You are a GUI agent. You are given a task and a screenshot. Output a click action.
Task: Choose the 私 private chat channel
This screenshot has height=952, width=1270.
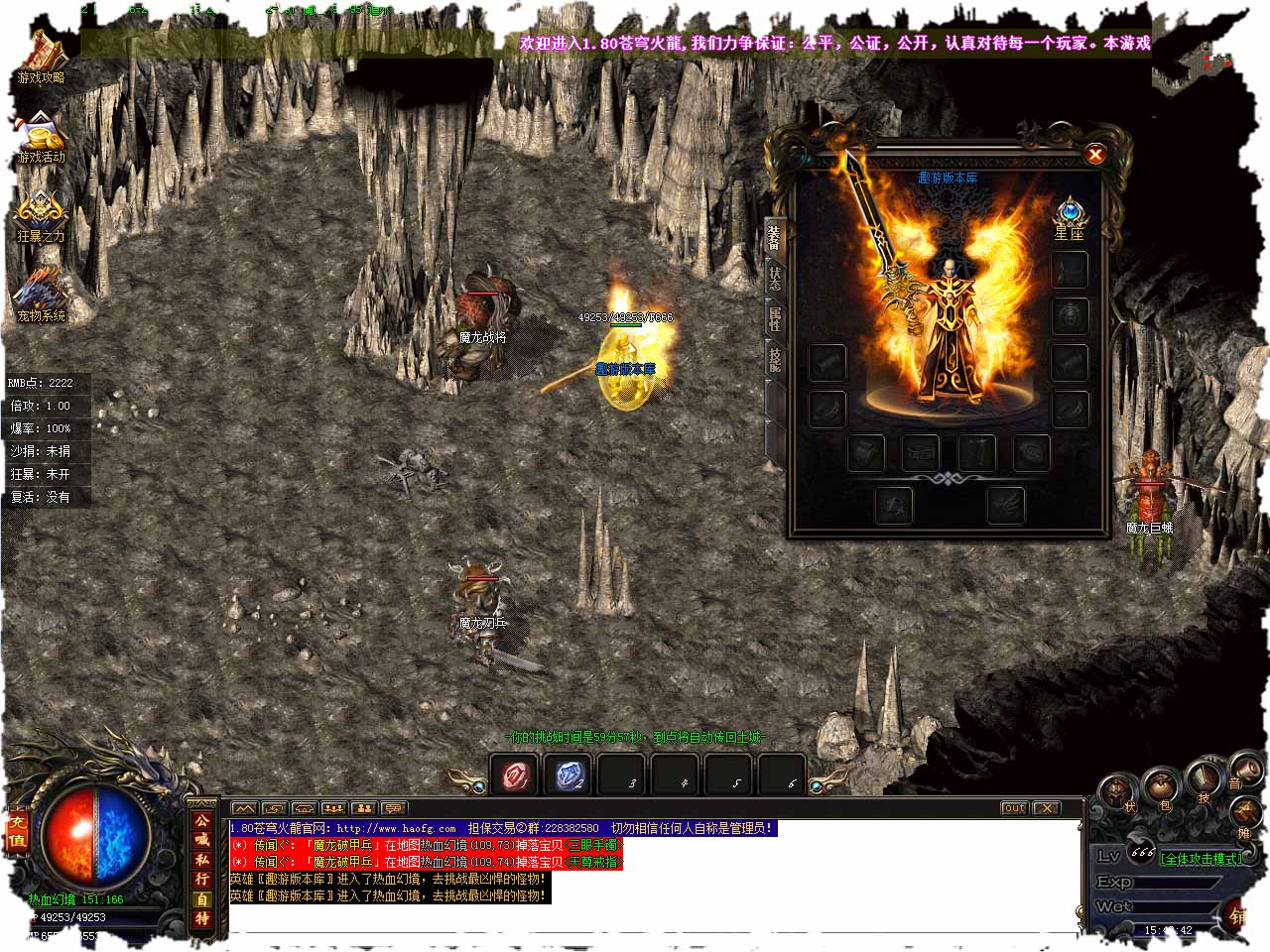[201, 860]
